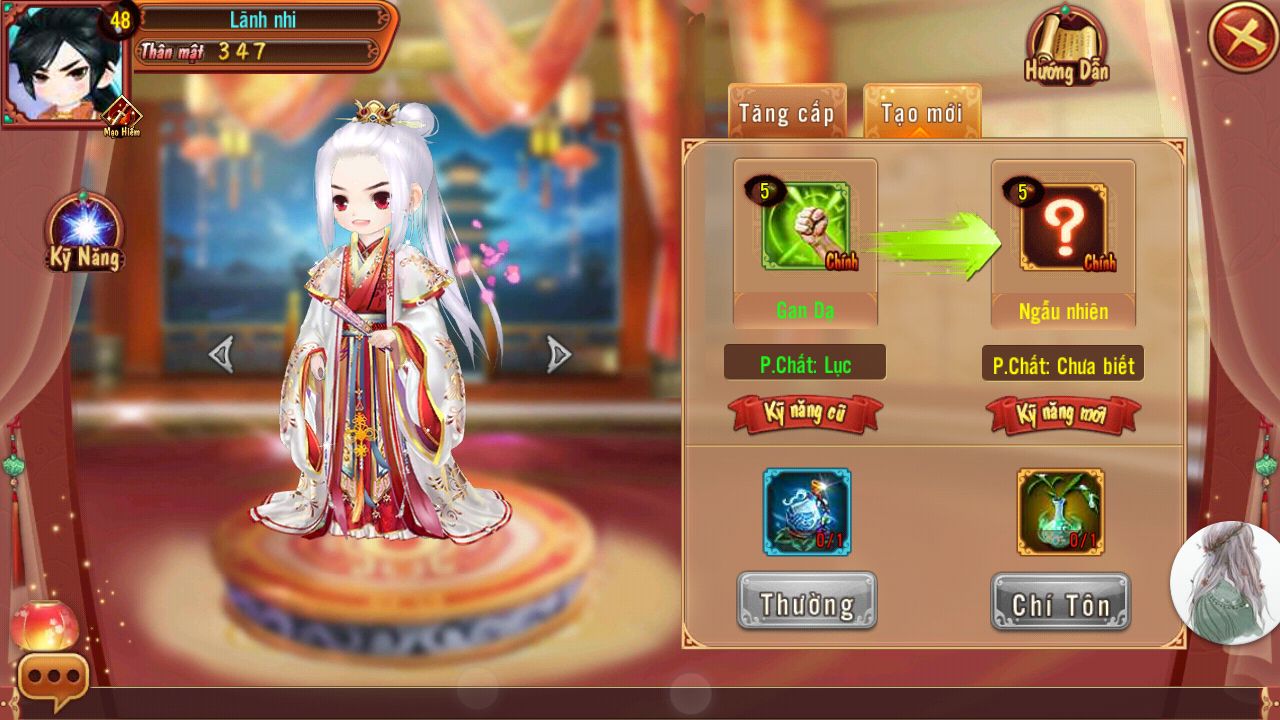Viewport: 1280px width, 720px height.
Task: Close the skill screen with the X button
Action: pyautogui.click(x=1242, y=37)
